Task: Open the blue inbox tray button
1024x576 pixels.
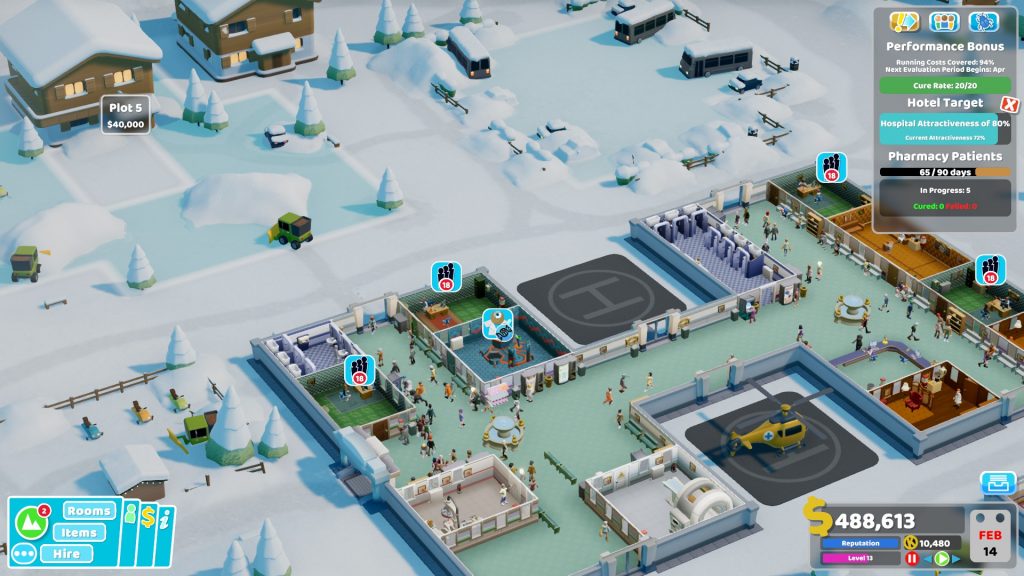Action: (x=997, y=484)
